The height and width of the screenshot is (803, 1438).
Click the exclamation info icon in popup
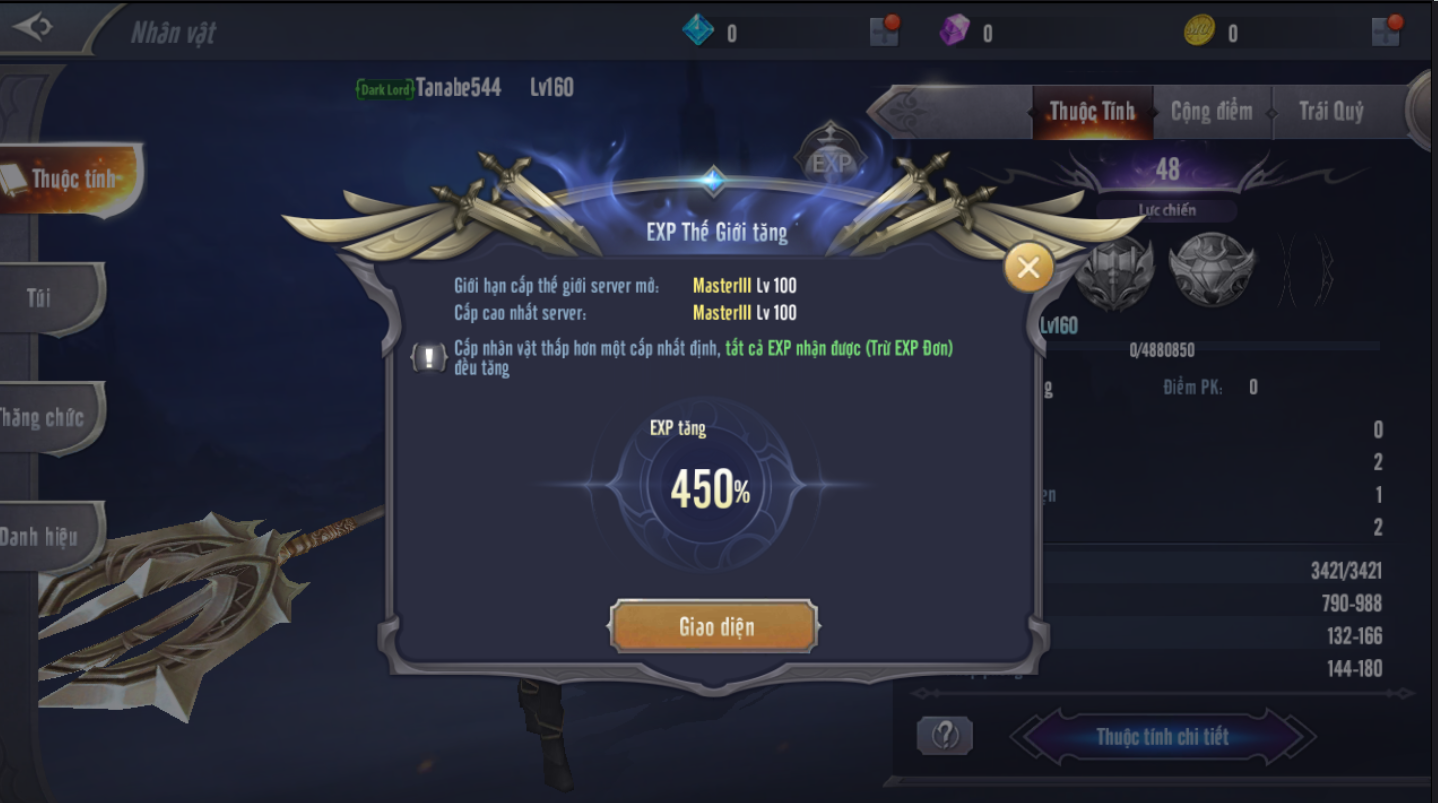tap(429, 357)
